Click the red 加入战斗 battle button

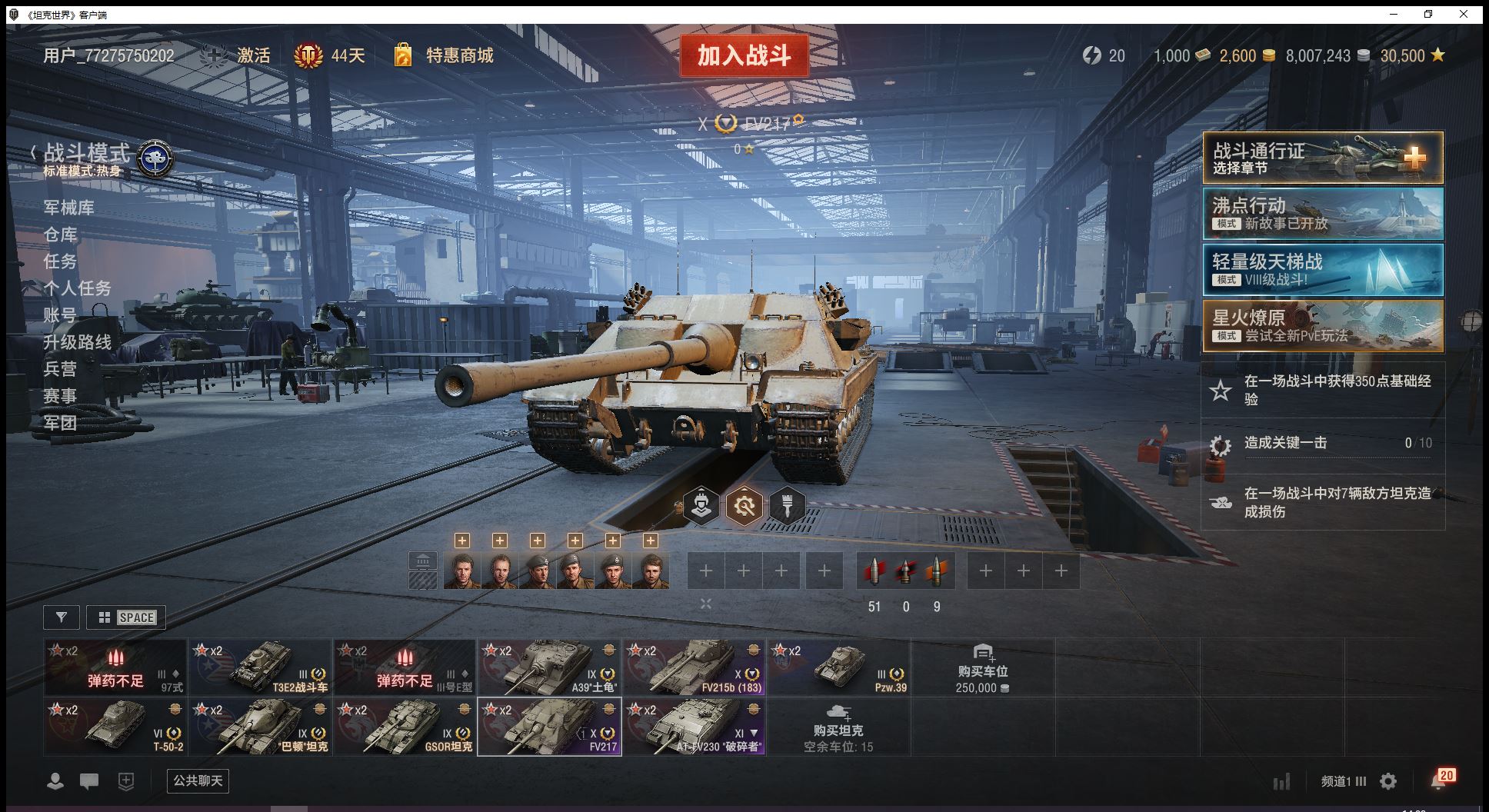click(744, 55)
